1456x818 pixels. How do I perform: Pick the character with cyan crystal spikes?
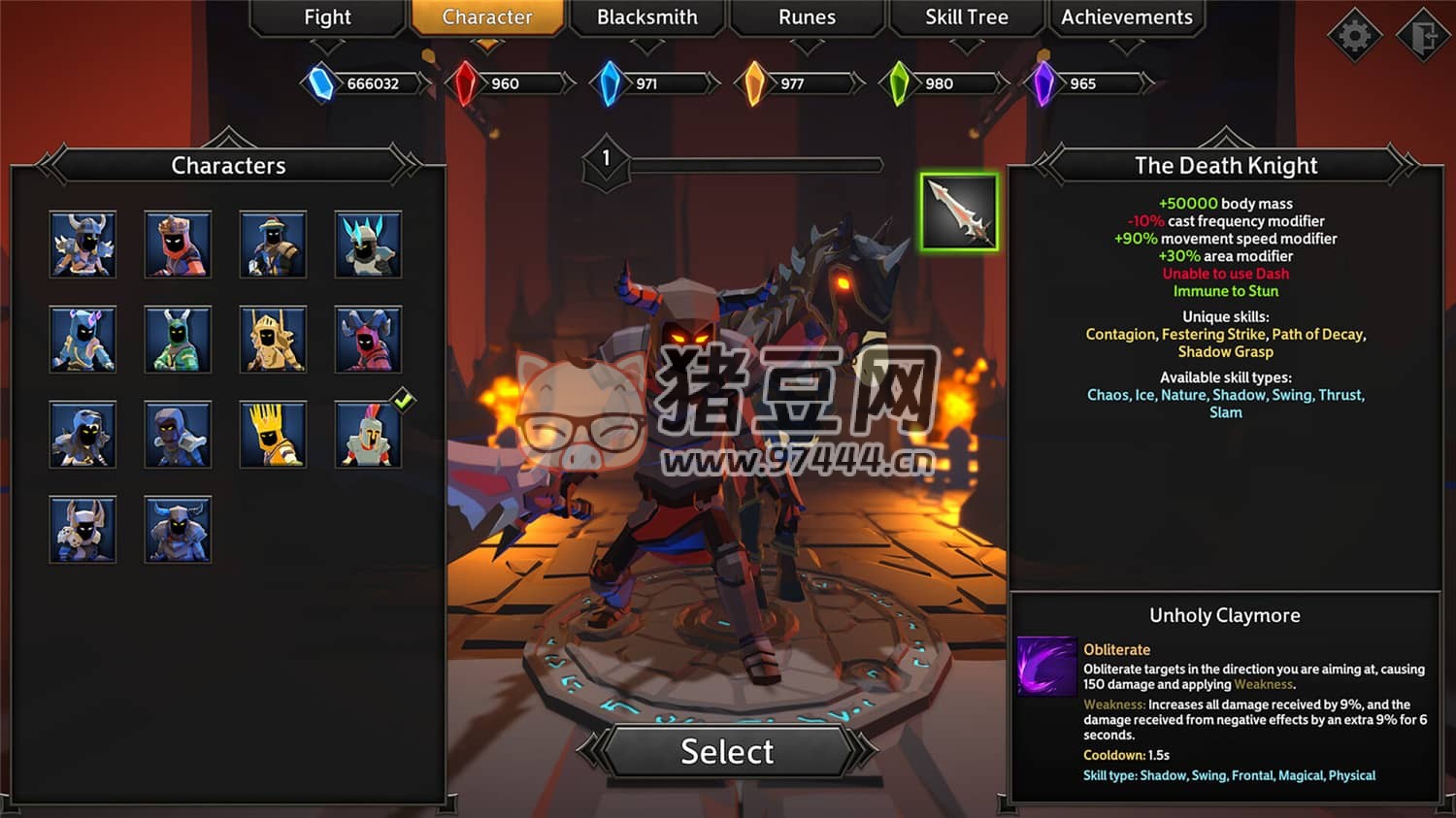coord(368,245)
